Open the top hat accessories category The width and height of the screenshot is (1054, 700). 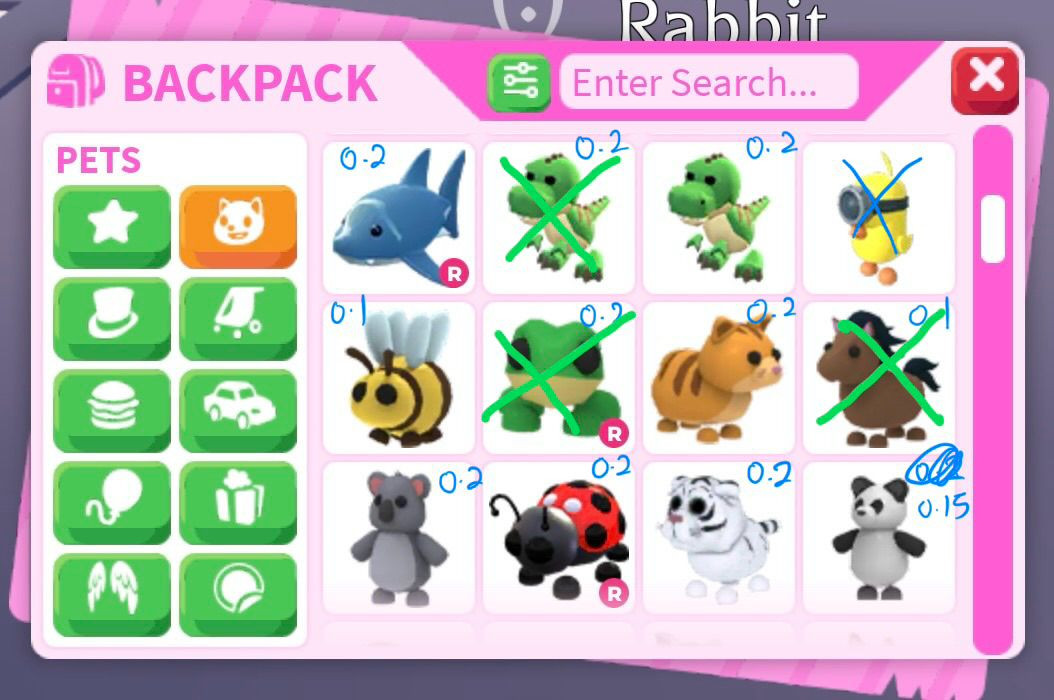tap(111, 318)
